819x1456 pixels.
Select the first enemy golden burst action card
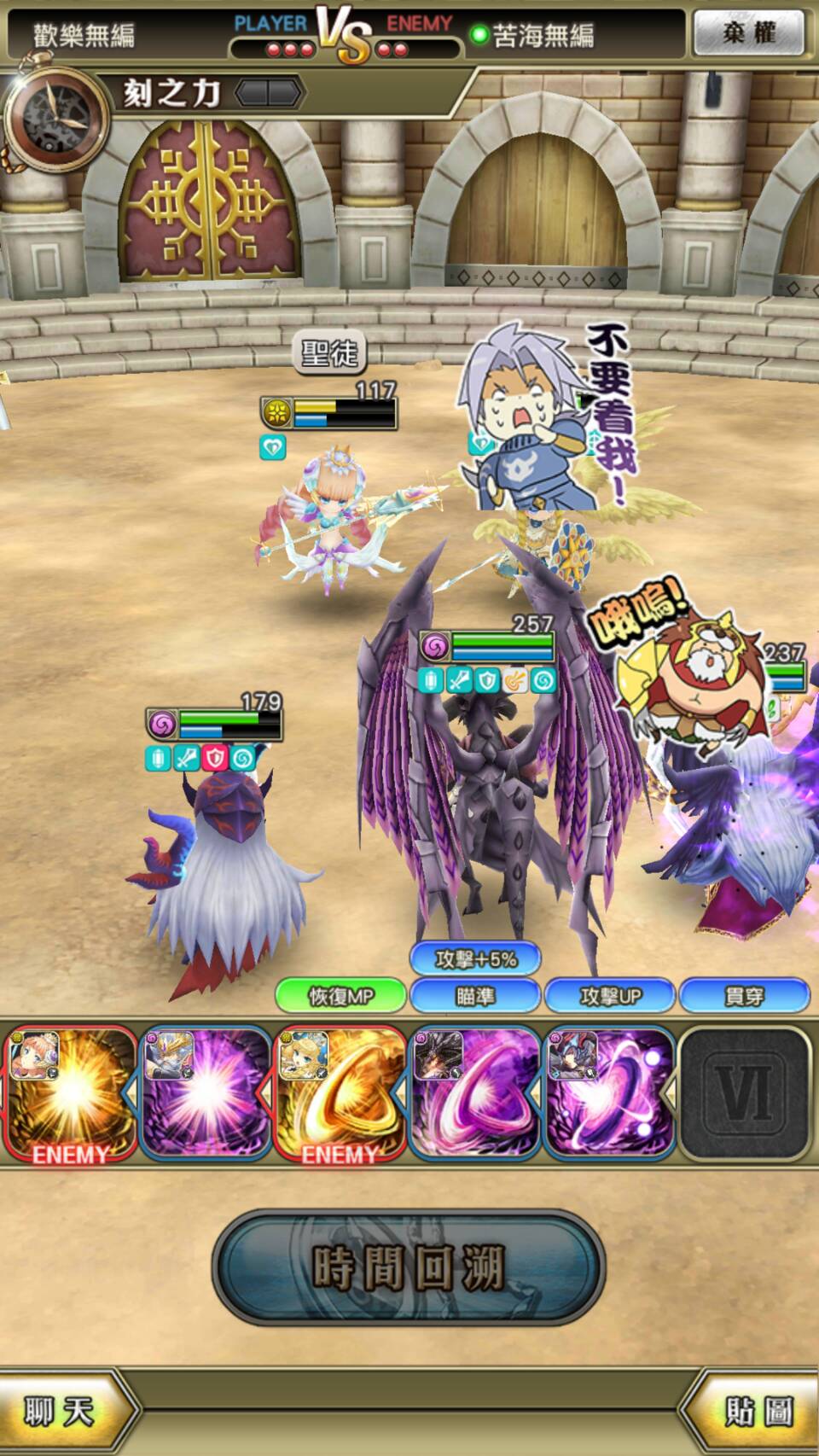click(70, 1095)
